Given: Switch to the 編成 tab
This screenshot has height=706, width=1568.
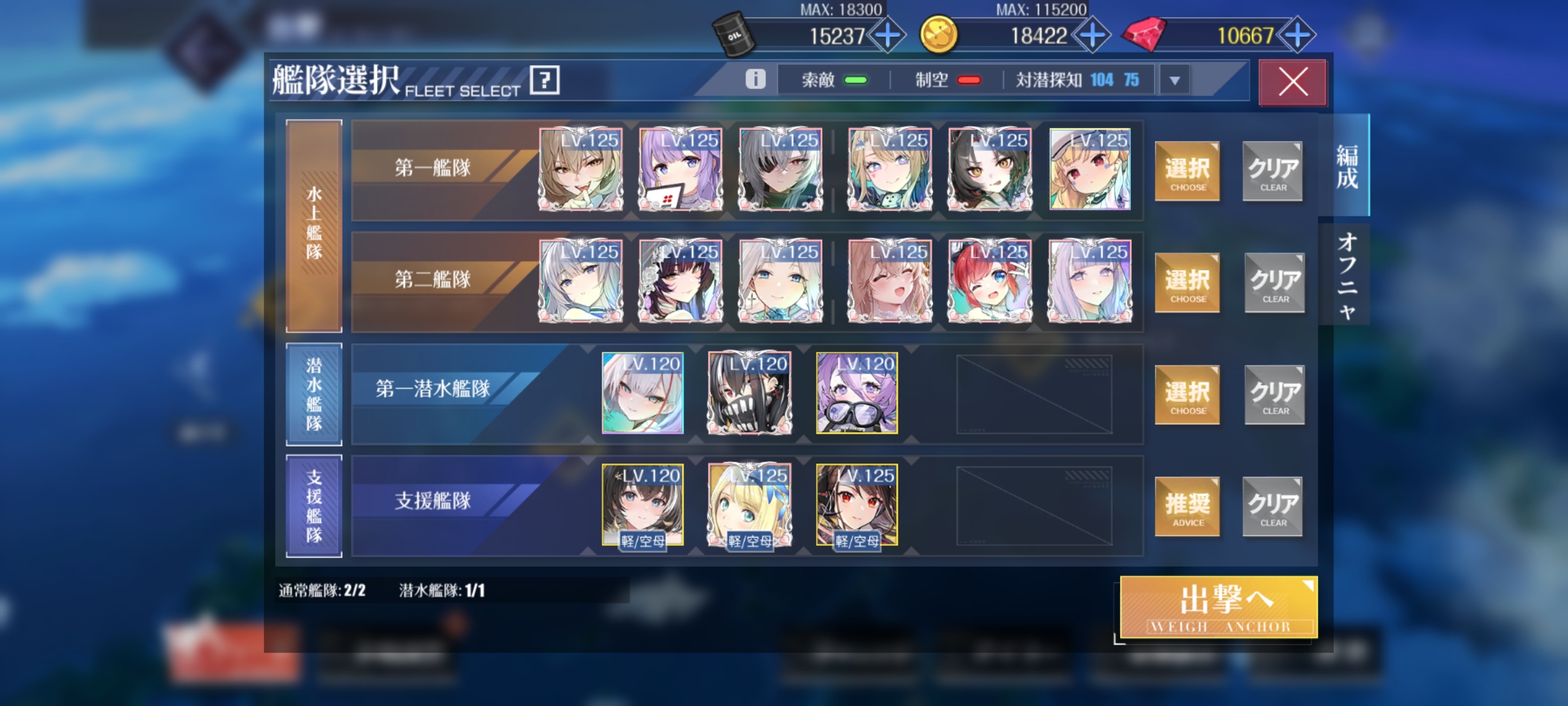Looking at the screenshot, I should coord(1346,166).
